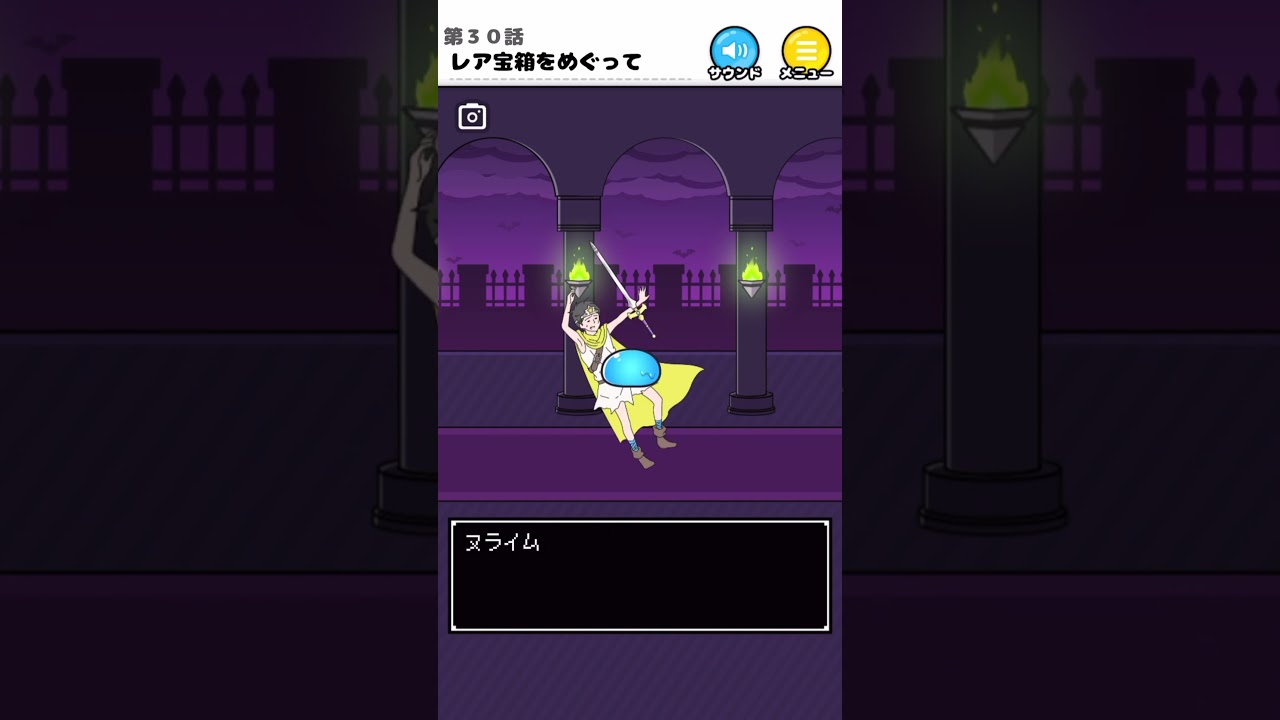The width and height of the screenshot is (1280, 720).
Task: Tap the dialog box to advance text
Action: [640, 590]
